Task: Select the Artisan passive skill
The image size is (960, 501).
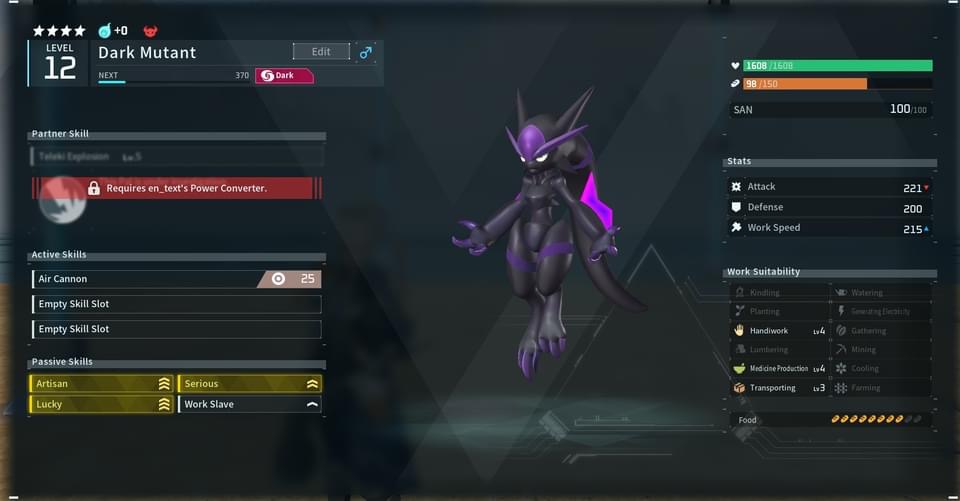Action: point(101,384)
